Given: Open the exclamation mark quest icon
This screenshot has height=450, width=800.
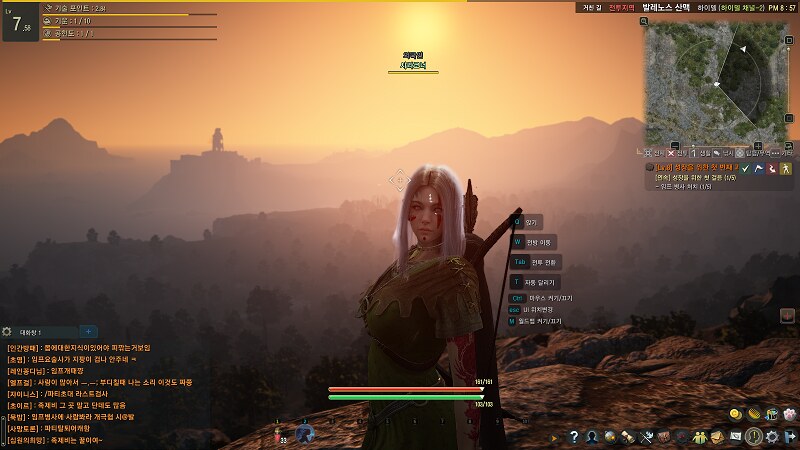Looking at the screenshot, I should (x=754, y=437).
